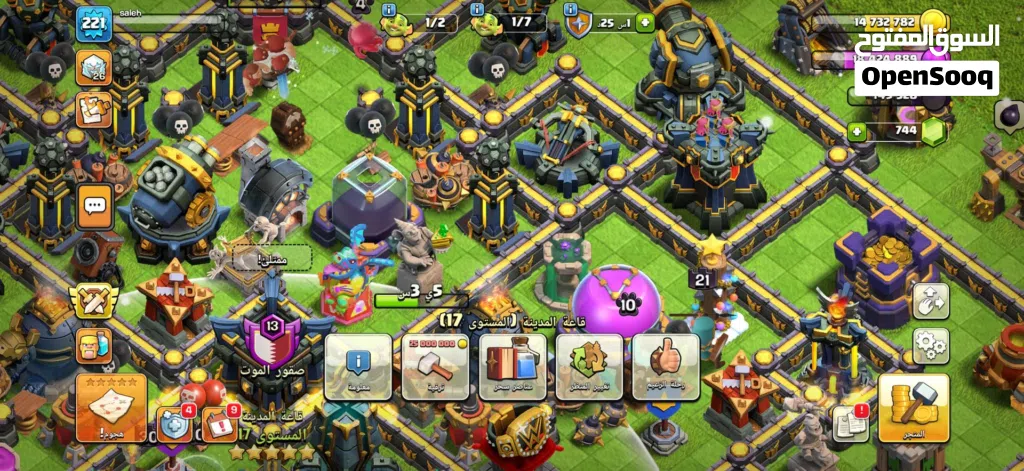Open the Shop hammer and gold button
The image size is (1024, 471).
(910, 406)
